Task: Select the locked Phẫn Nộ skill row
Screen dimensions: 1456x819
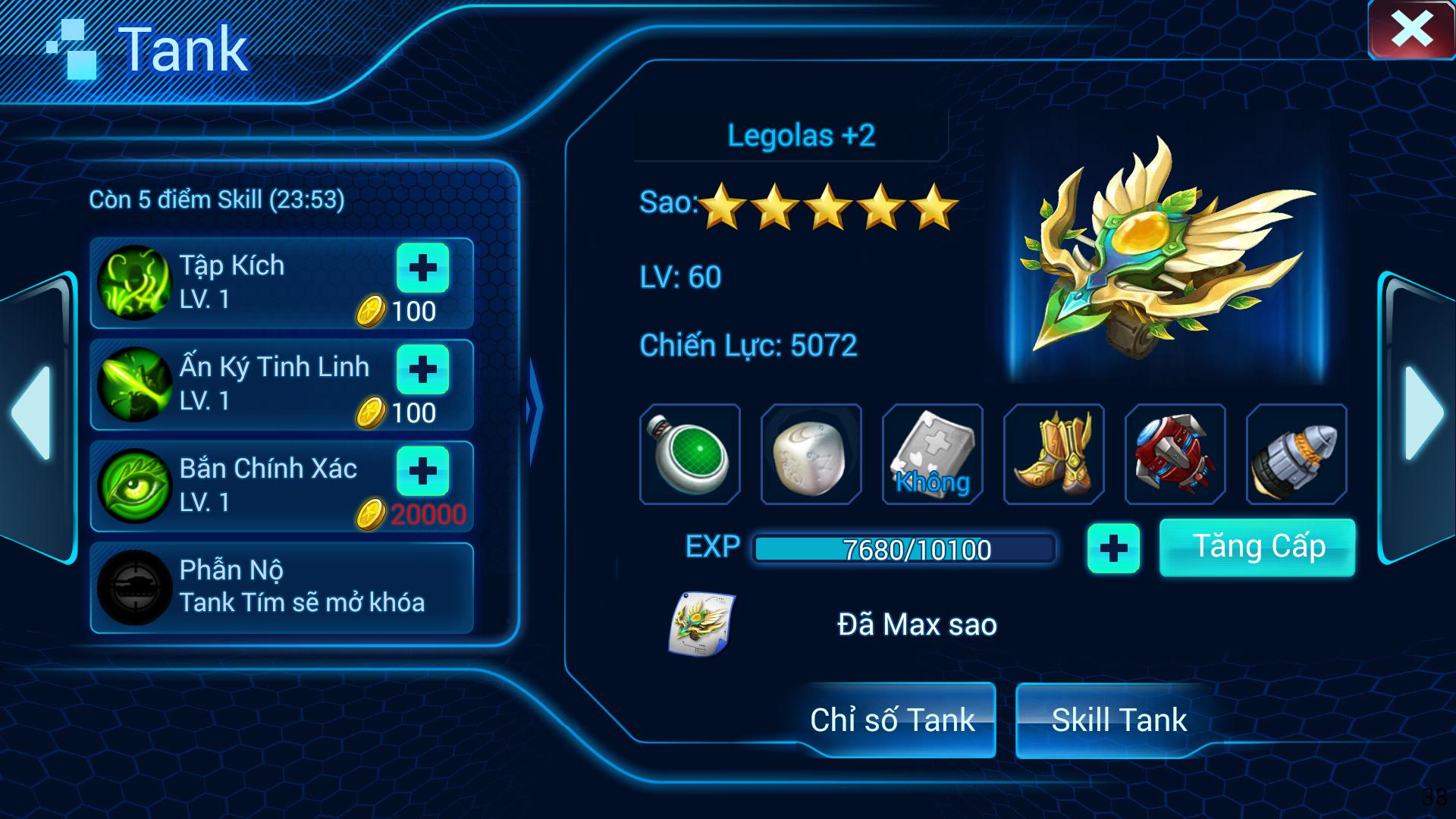Action: pyautogui.click(x=282, y=587)
